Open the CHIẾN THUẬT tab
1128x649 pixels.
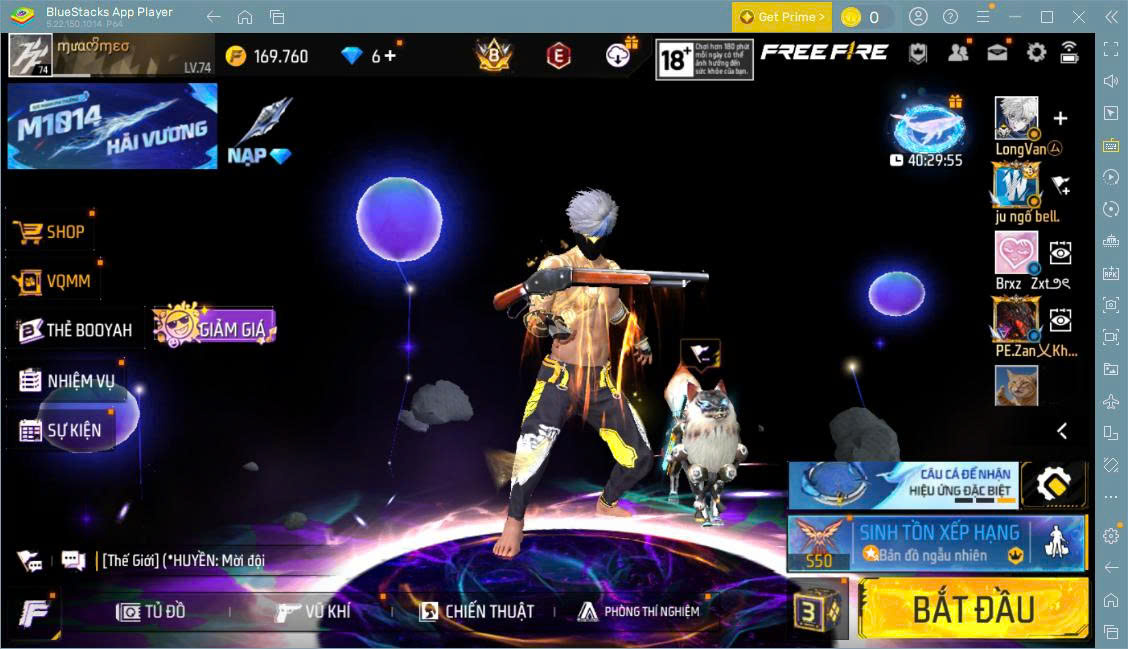pos(476,611)
